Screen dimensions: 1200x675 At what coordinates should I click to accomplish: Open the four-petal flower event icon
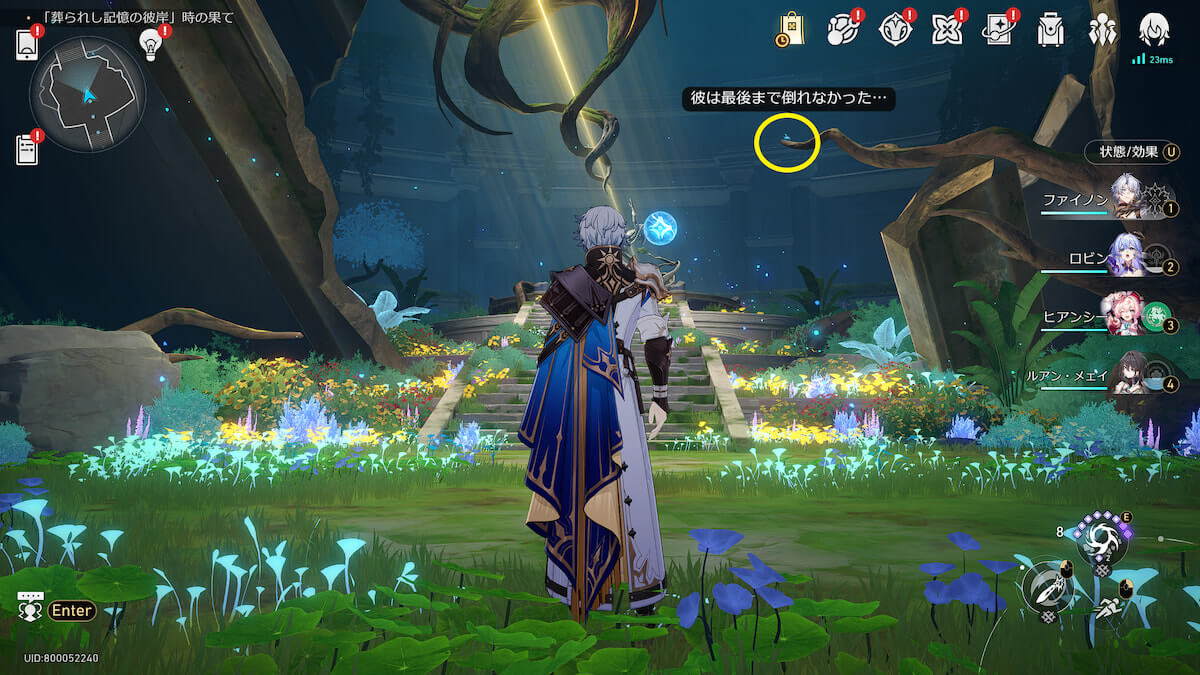click(x=946, y=30)
